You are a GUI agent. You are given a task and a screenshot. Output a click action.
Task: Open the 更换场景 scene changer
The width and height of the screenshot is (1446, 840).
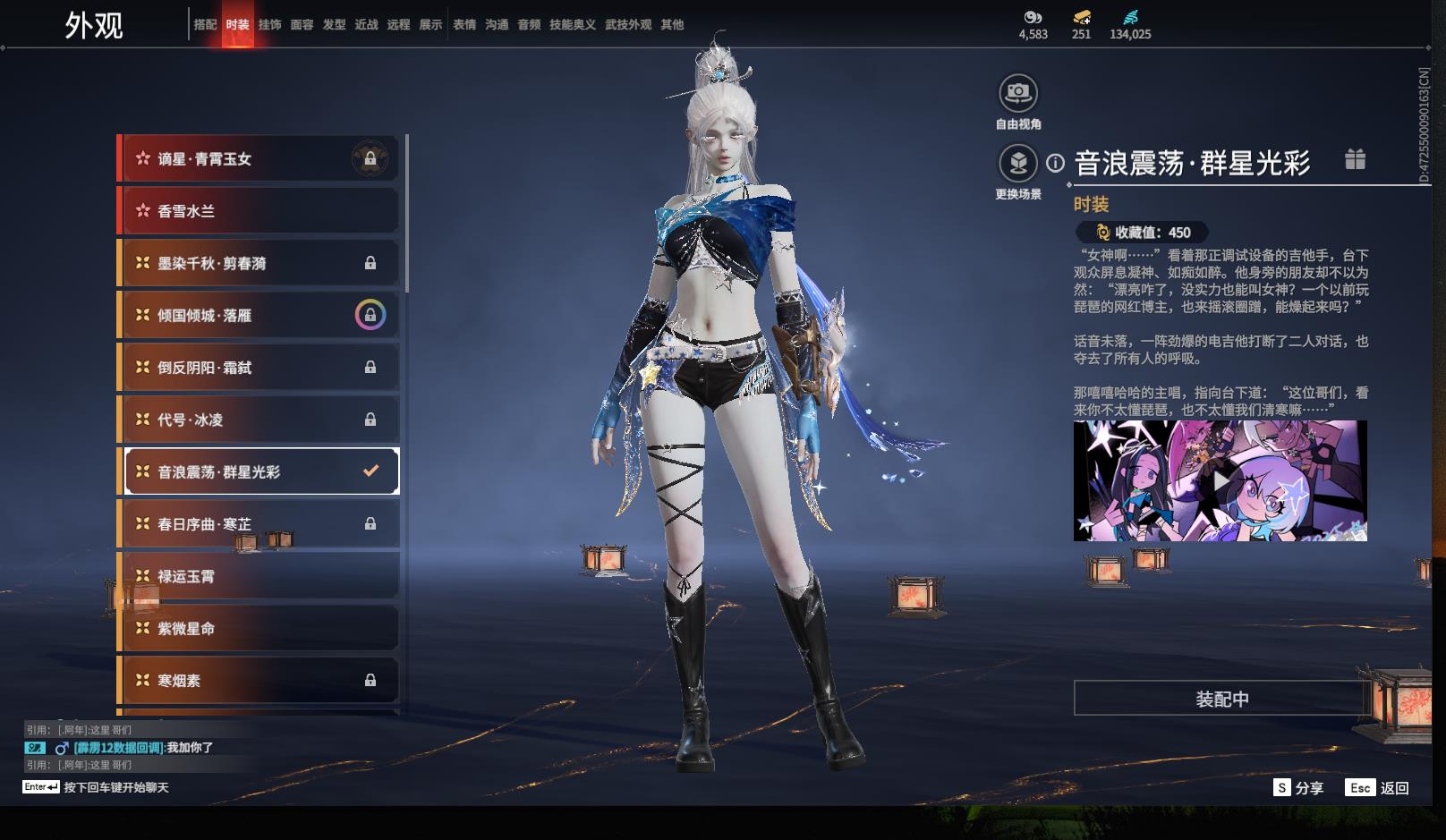1018,164
